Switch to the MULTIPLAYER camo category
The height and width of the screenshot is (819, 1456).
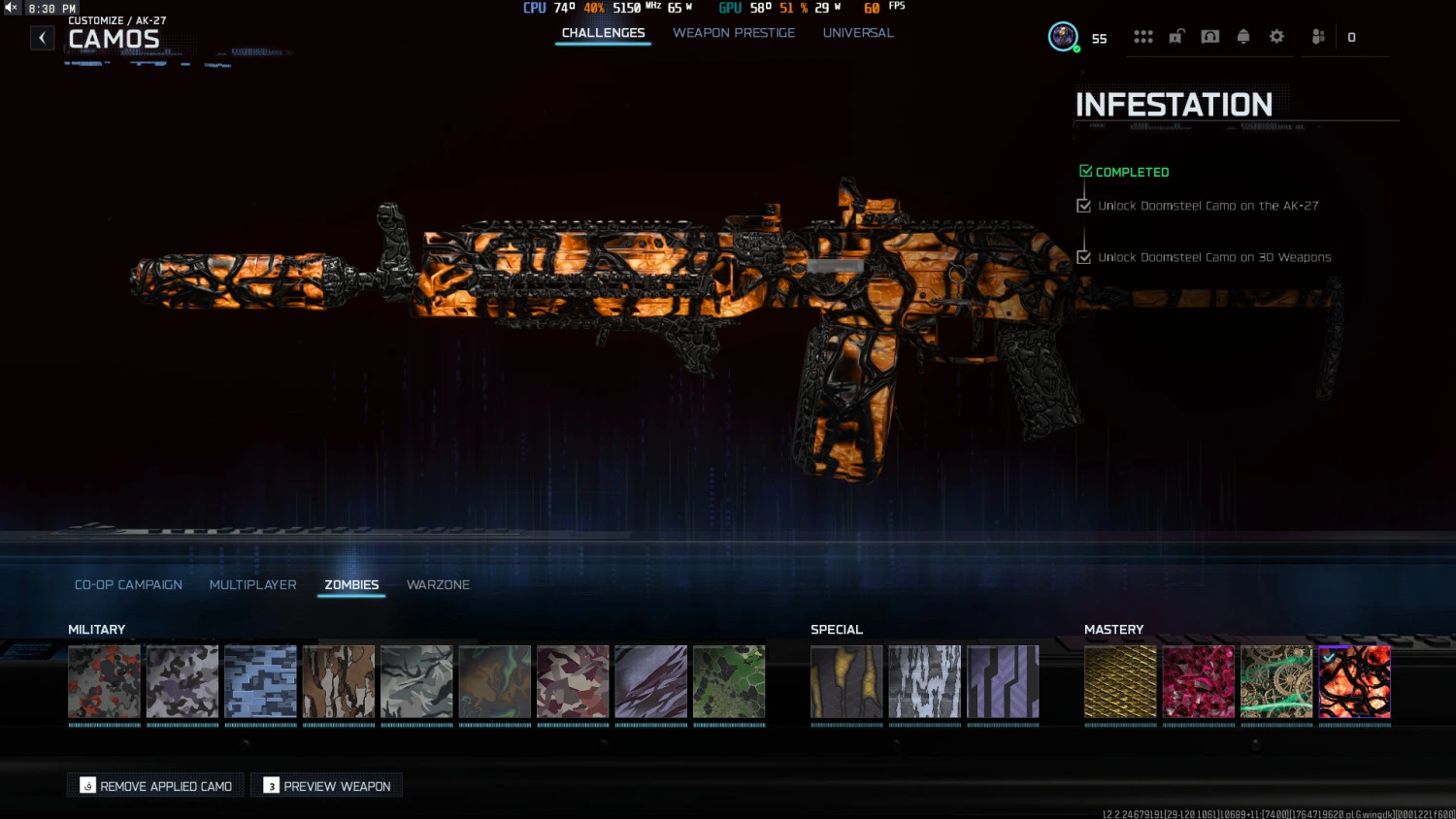pyautogui.click(x=252, y=584)
